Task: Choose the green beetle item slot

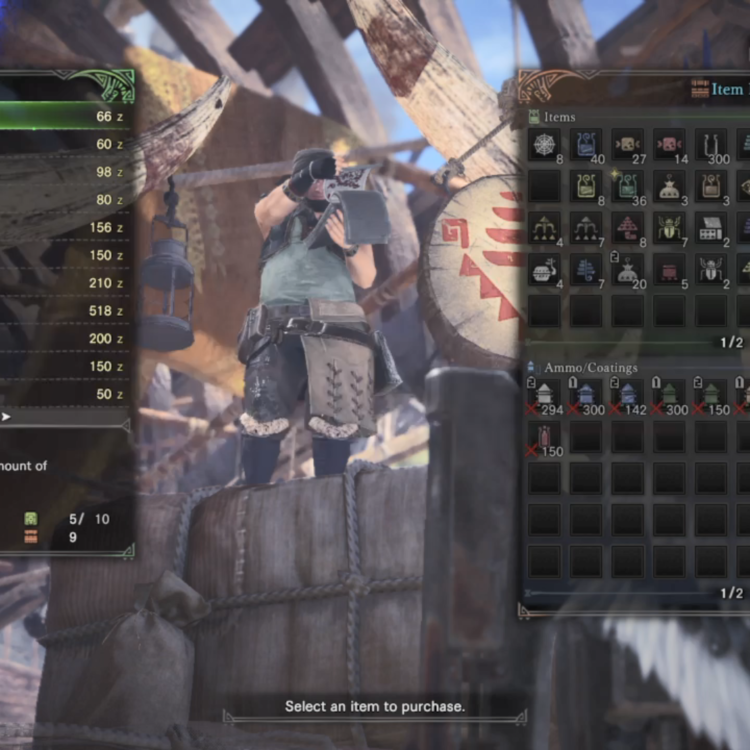Action: (x=670, y=228)
